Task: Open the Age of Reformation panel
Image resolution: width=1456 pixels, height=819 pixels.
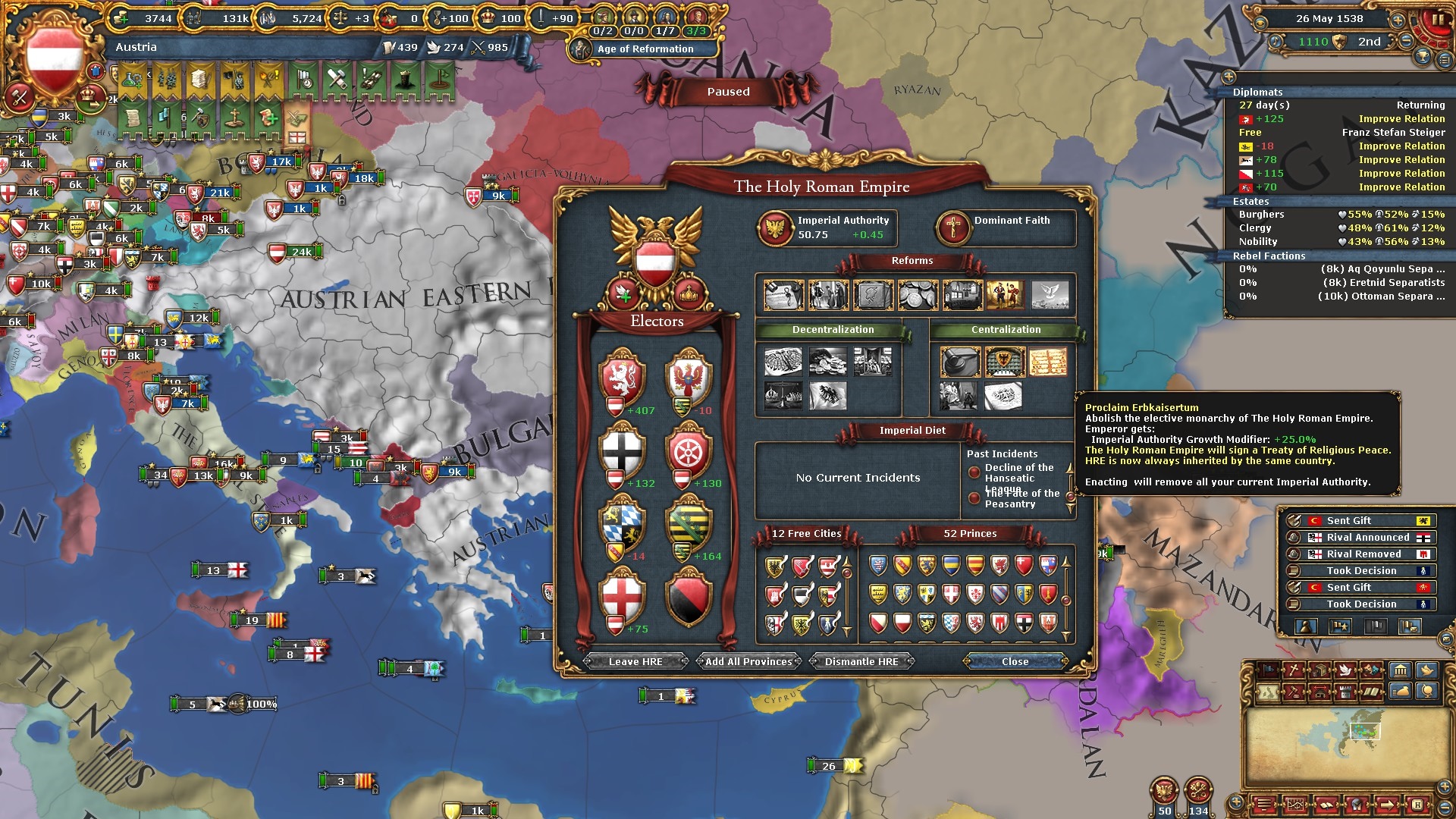Action: [x=645, y=49]
